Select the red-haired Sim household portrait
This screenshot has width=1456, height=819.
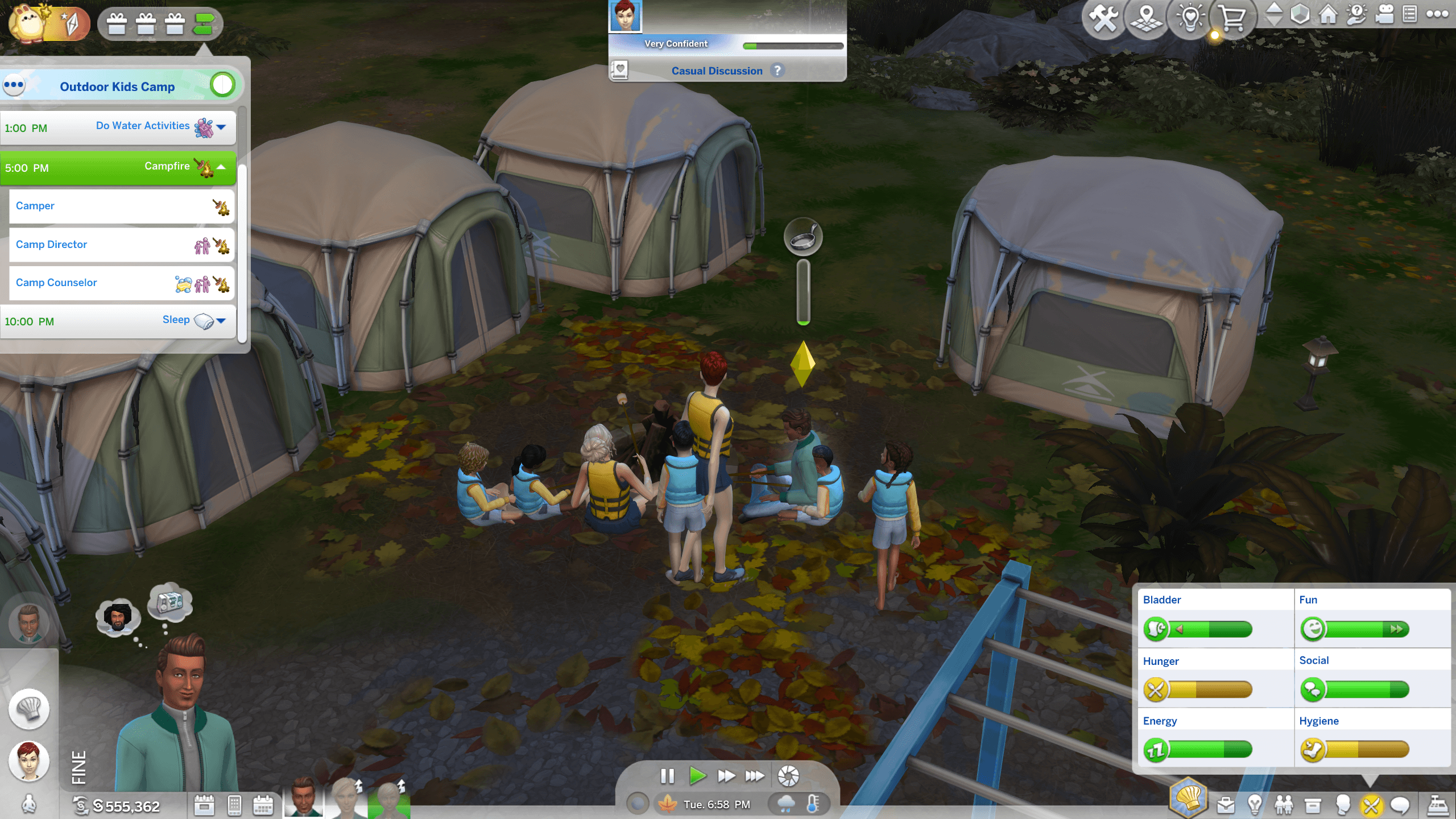pyautogui.click(x=29, y=760)
